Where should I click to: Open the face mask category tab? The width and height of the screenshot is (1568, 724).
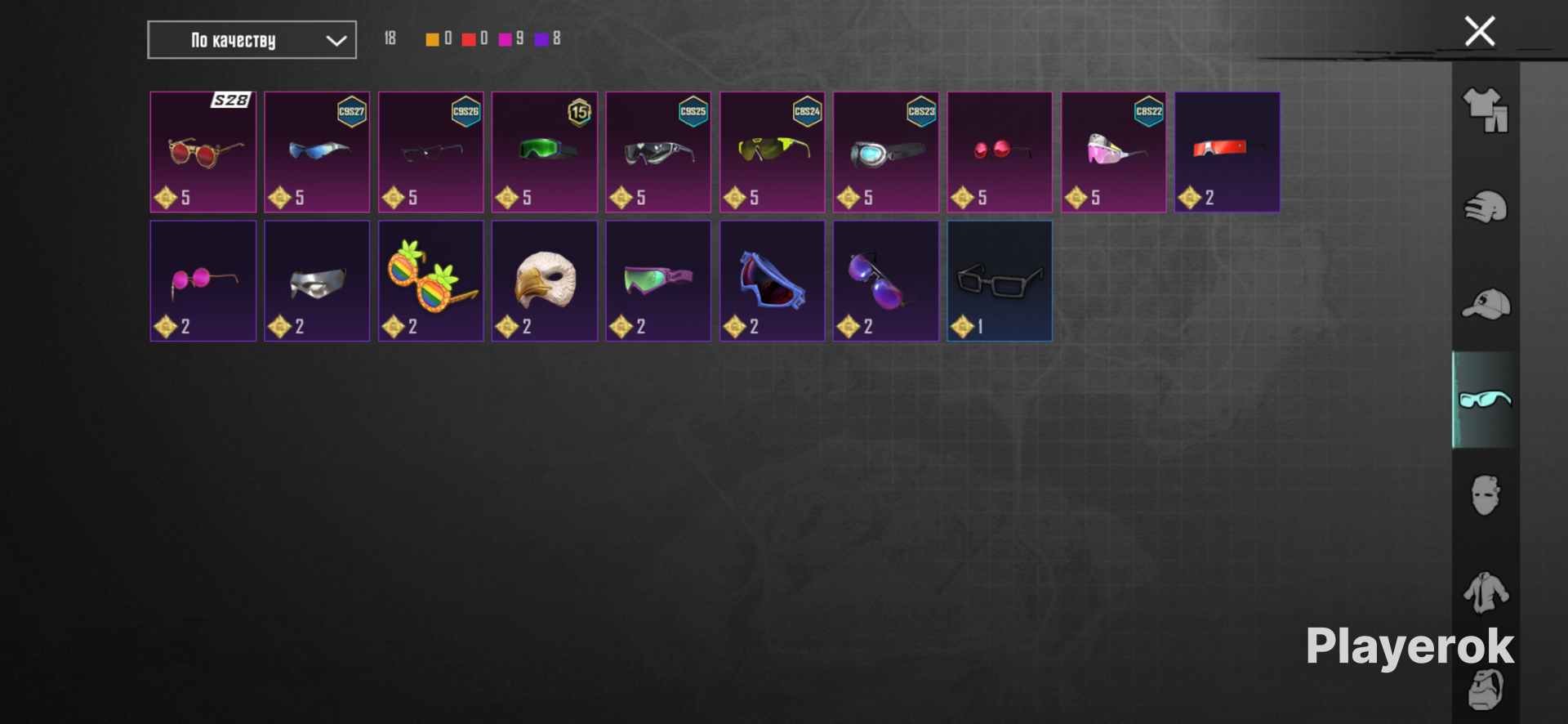[x=1486, y=495]
